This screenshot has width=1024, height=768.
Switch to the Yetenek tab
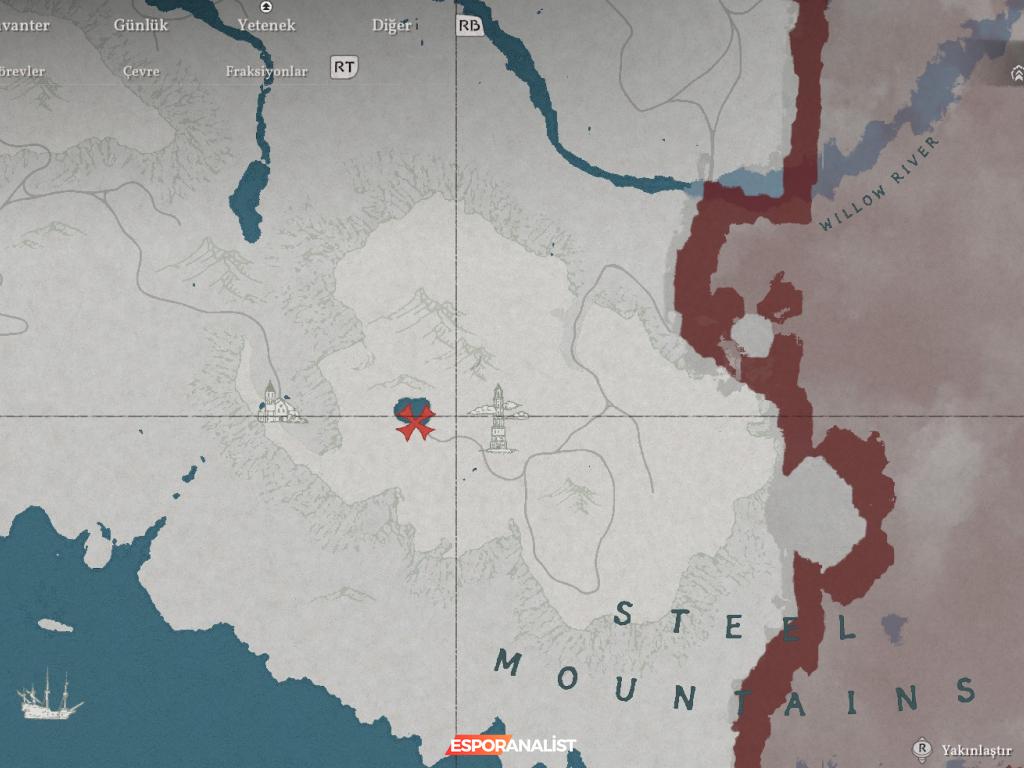266,25
